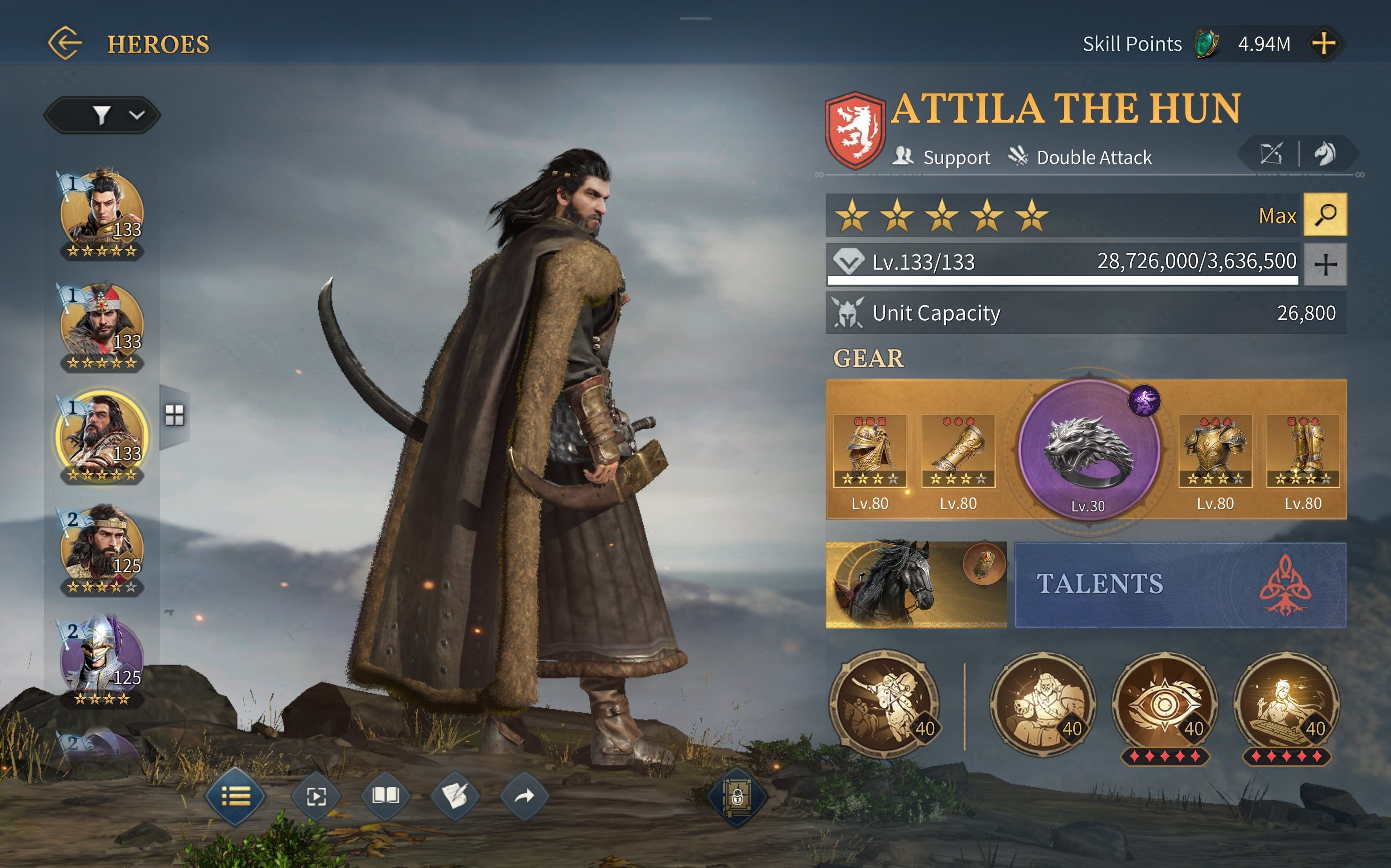Add hero experience with the plus button
Viewport: 1391px width, 868px height.
point(1325,264)
